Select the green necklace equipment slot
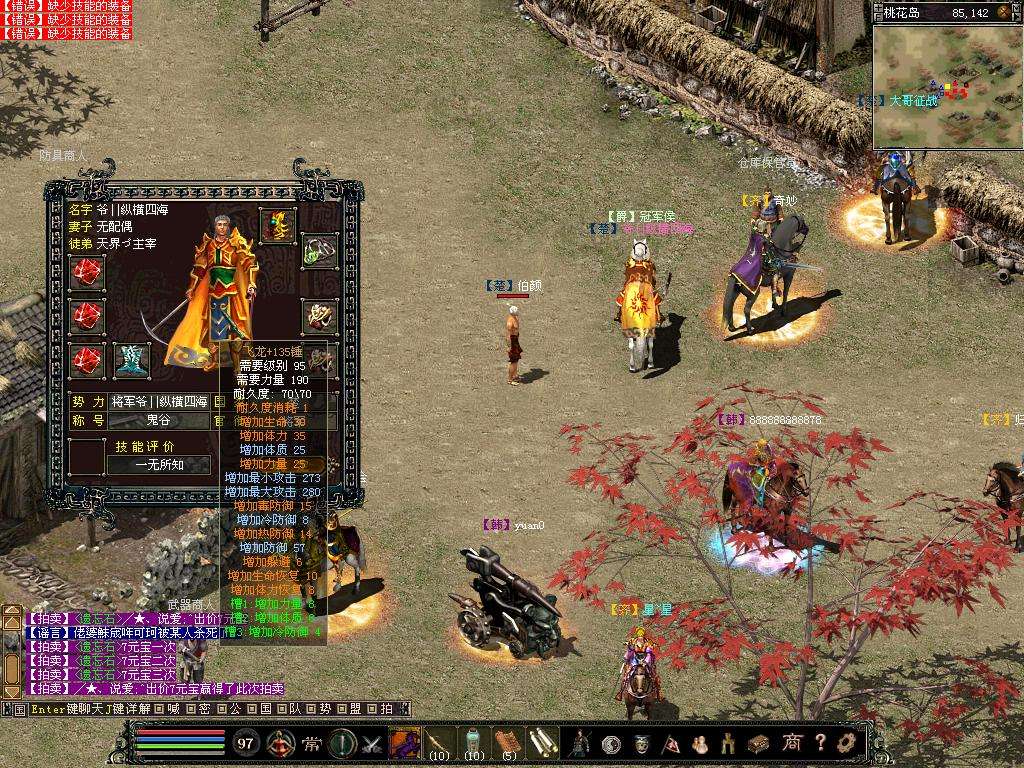 click(x=319, y=252)
